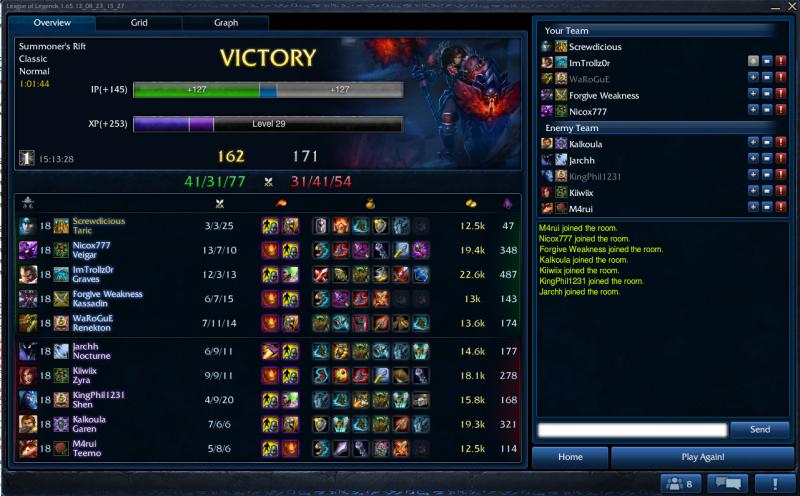Open the chat bubbles window

(727, 484)
